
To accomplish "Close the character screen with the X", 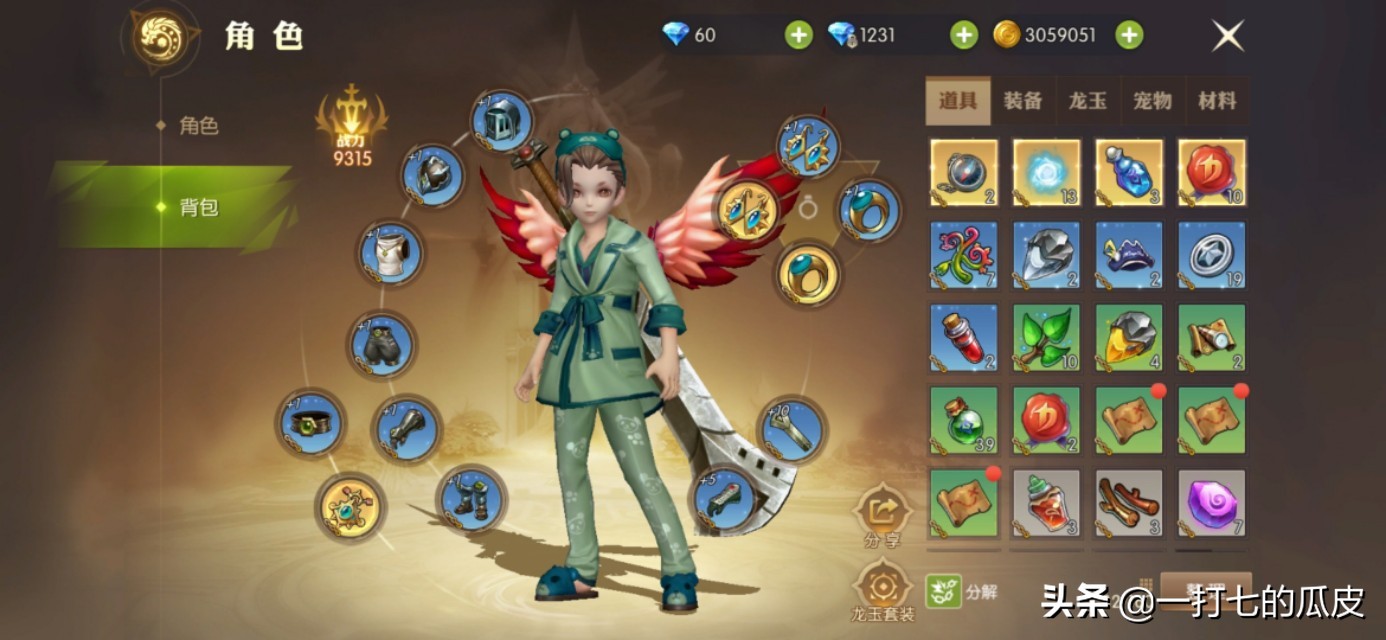I will 1227,36.
